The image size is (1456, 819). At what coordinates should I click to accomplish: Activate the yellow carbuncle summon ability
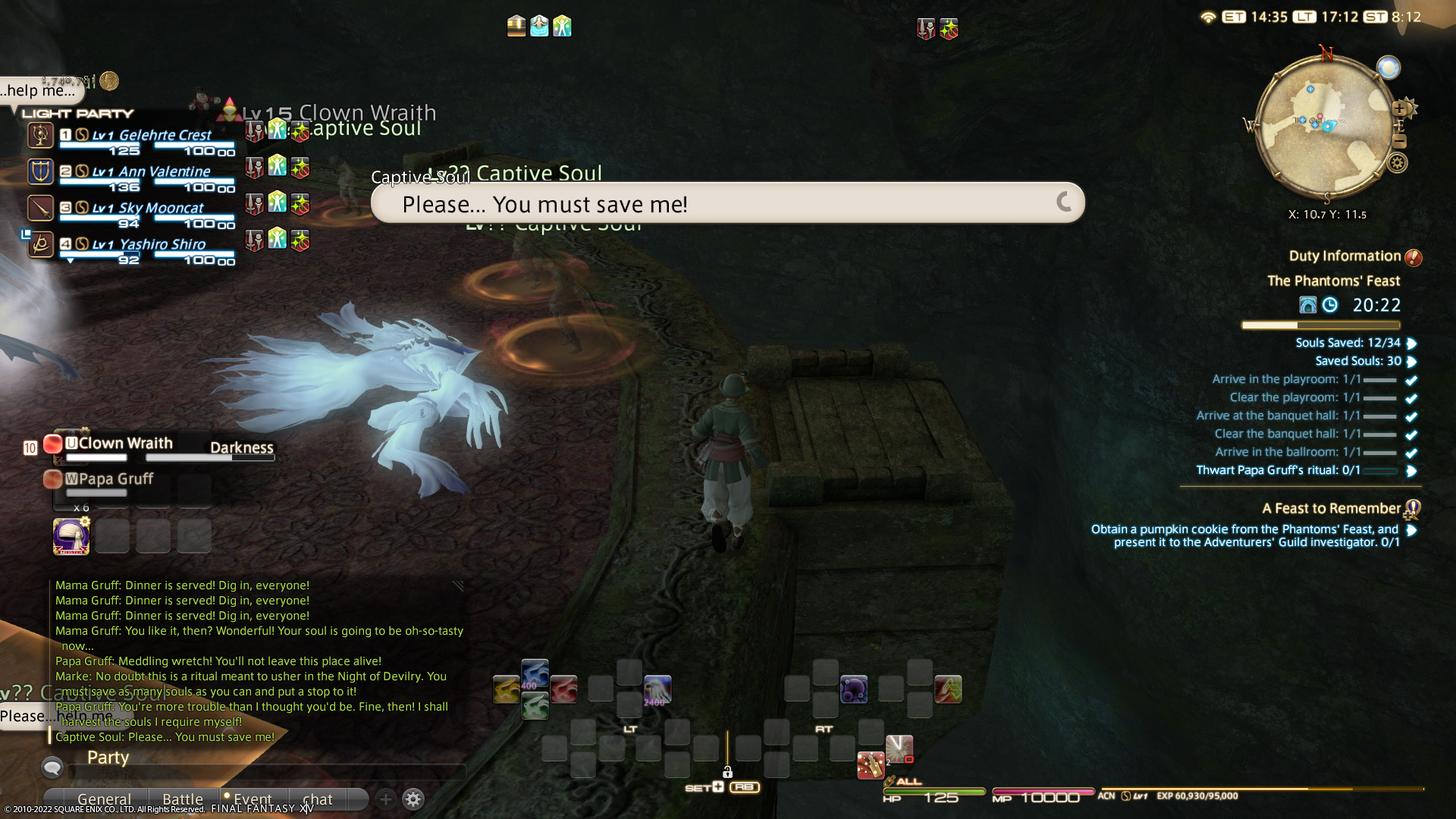(x=506, y=689)
